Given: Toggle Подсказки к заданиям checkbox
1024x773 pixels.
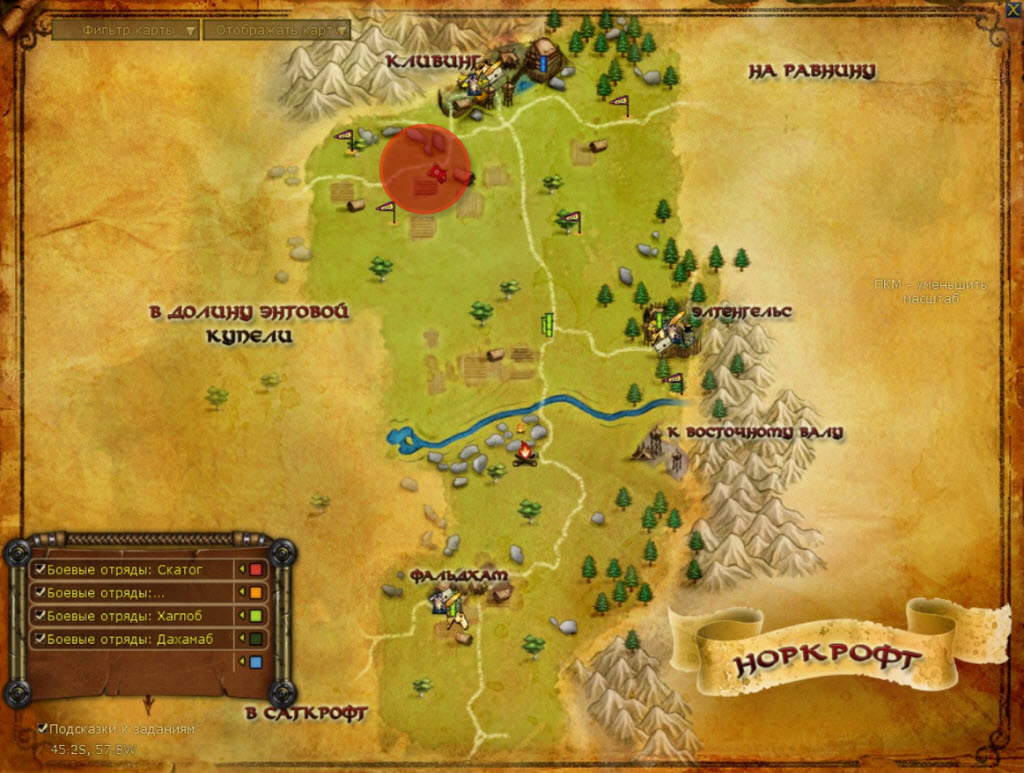Looking at the screenshot, I should coord(43,729).
